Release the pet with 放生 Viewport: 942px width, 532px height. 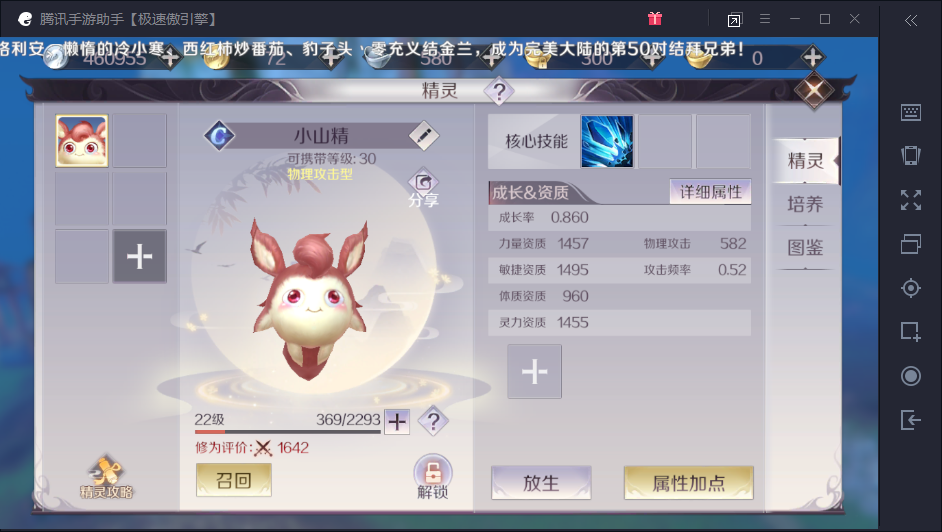click(x=541, y=483)
